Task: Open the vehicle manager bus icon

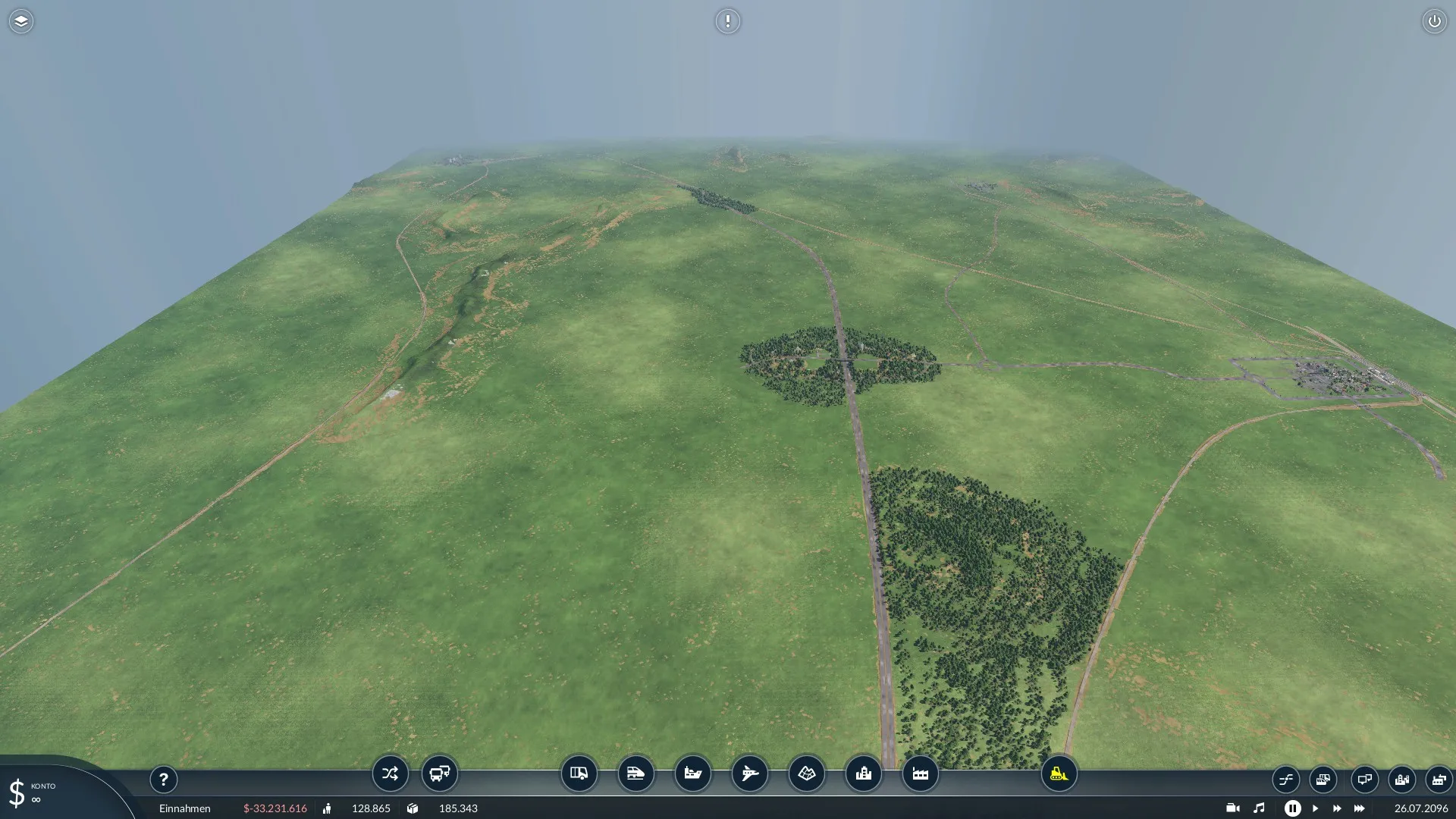Action: (x=440, y=773)
